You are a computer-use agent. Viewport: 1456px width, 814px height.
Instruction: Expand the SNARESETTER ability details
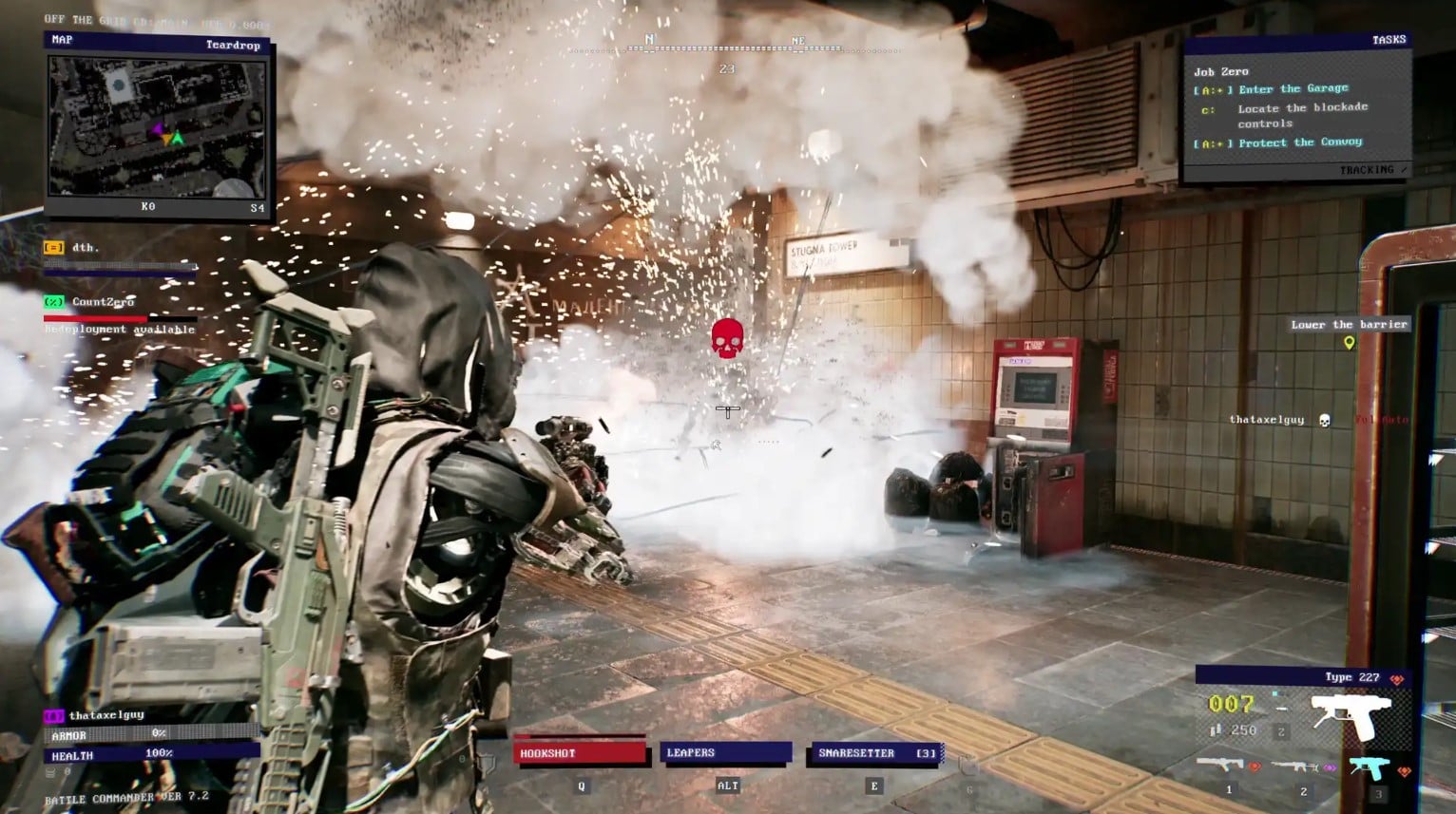[876, 751]
